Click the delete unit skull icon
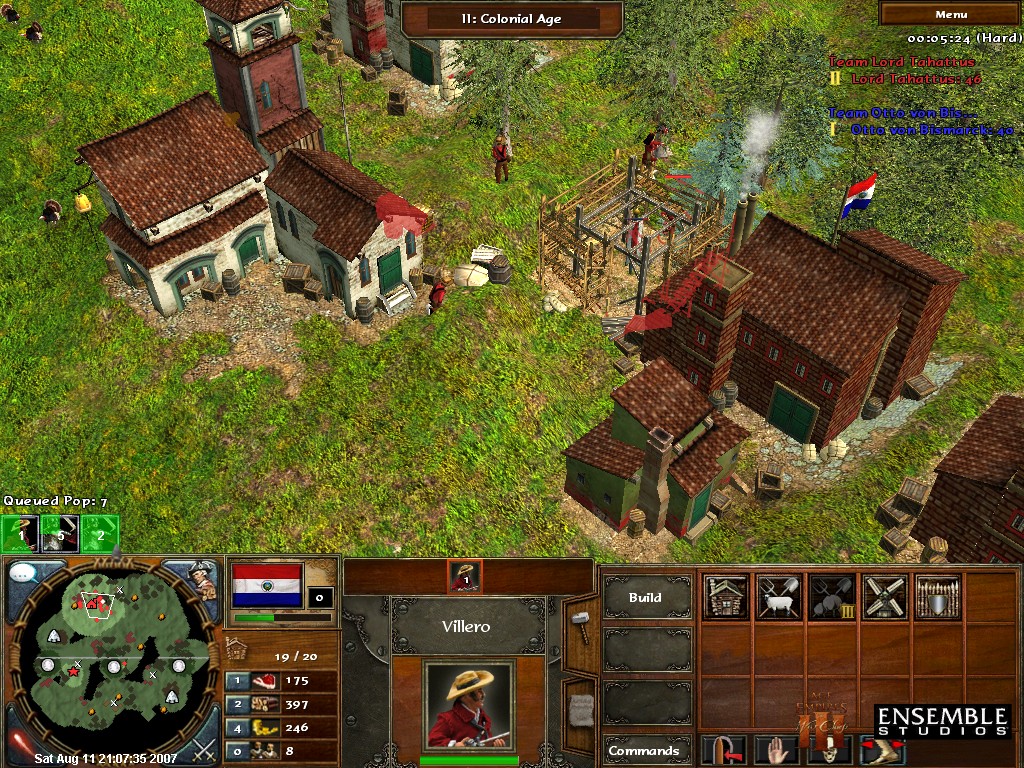The height and width of the screenshot is (768, 1024). tap(829, 750)
